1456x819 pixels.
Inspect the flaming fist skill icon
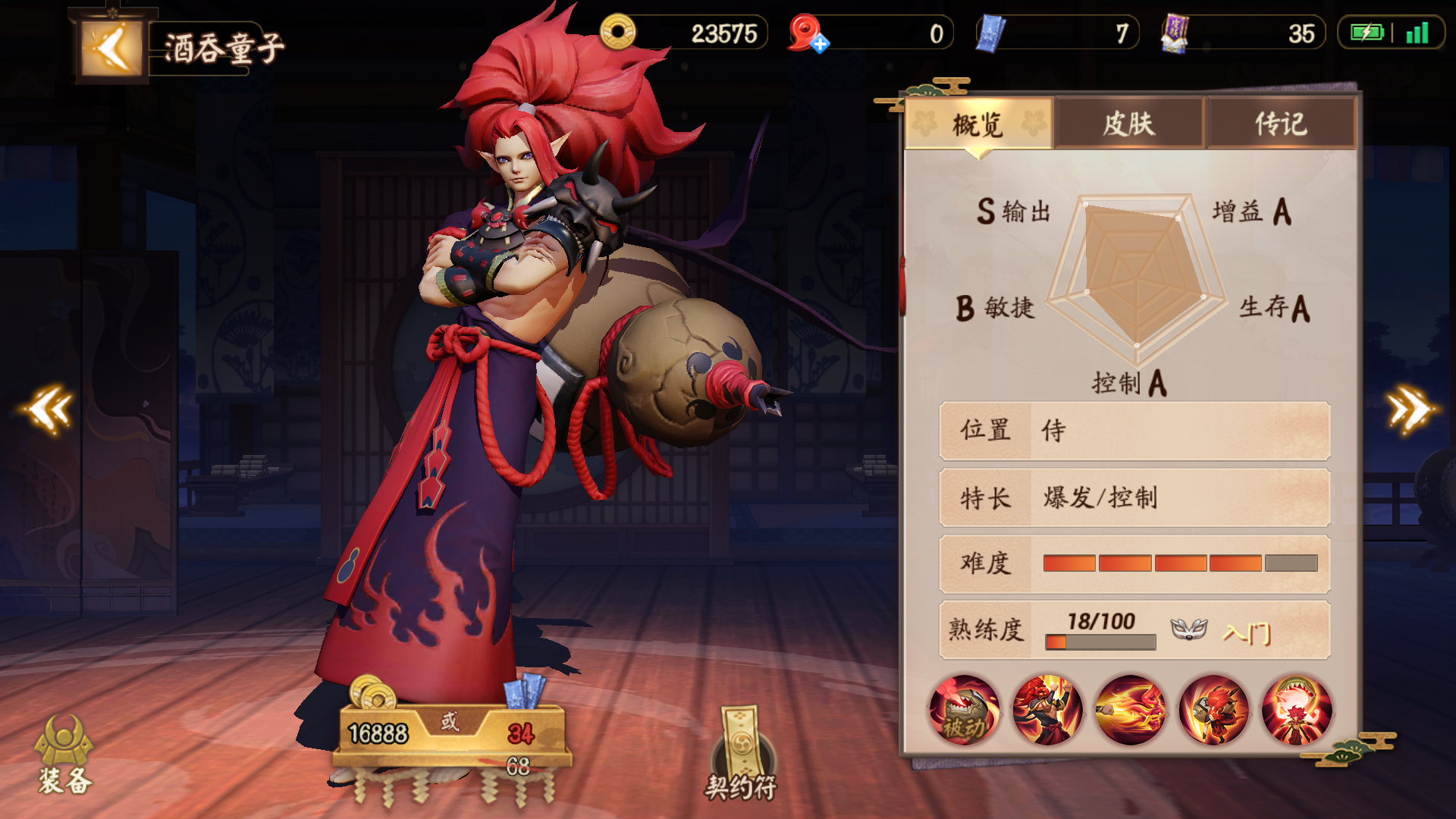coord(1131,711)
